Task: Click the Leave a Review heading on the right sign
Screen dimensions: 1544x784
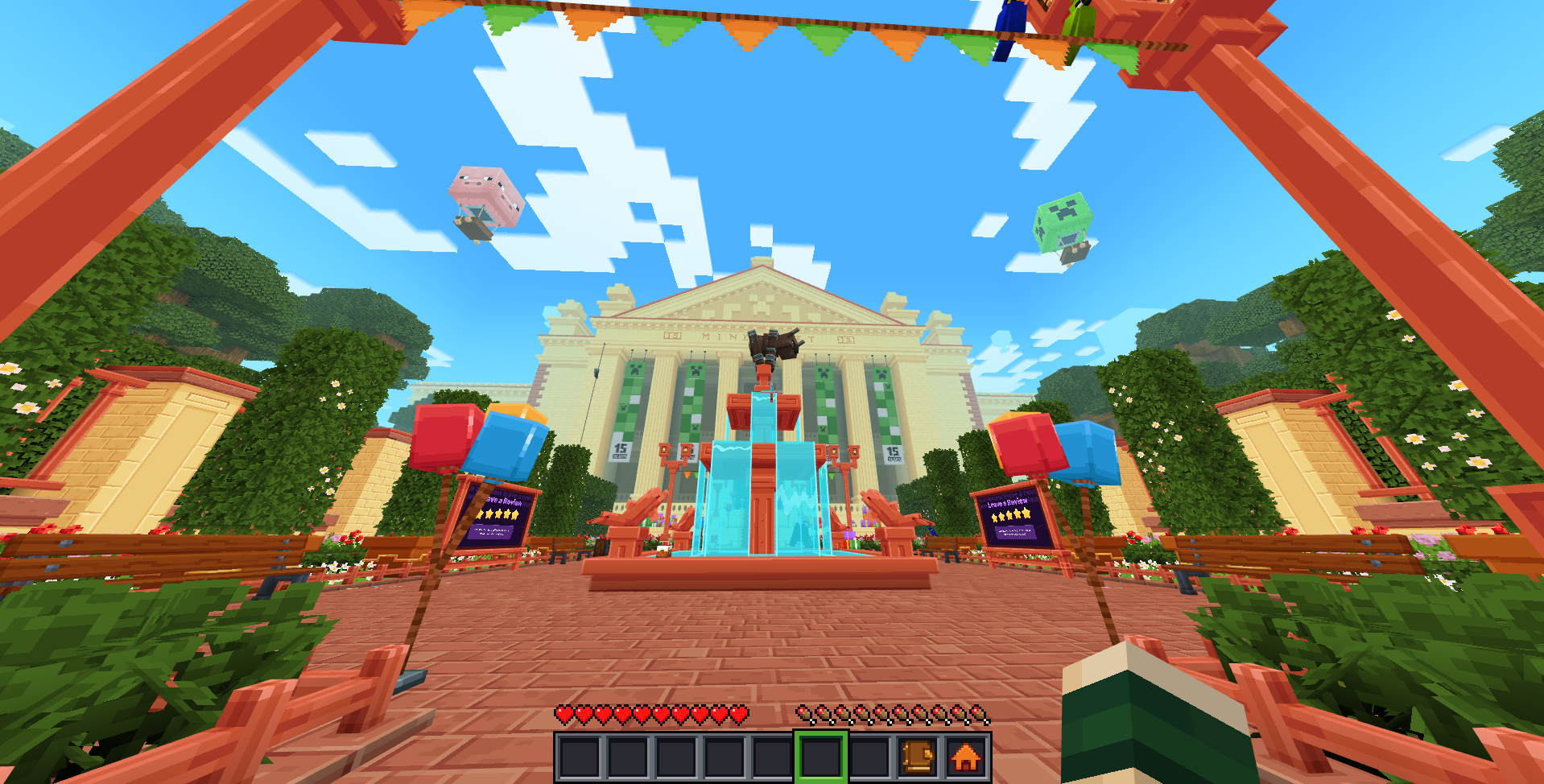Action: 1008,502
